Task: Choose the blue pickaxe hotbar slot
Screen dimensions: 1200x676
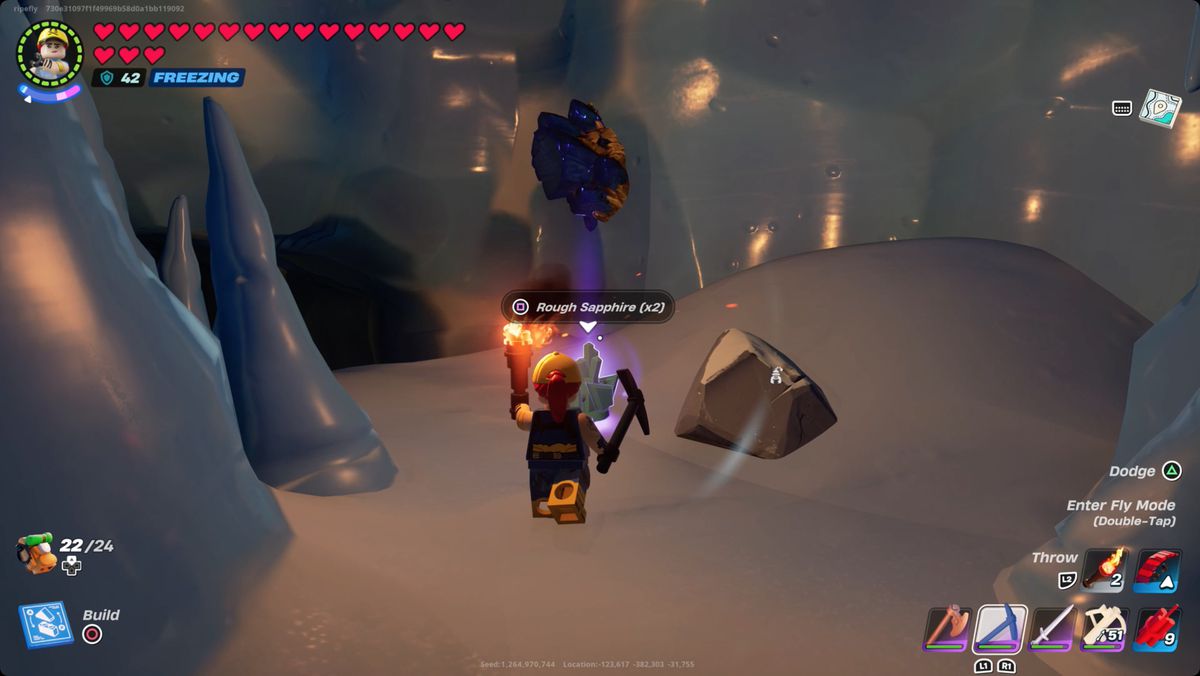Action: (1000, 629)
